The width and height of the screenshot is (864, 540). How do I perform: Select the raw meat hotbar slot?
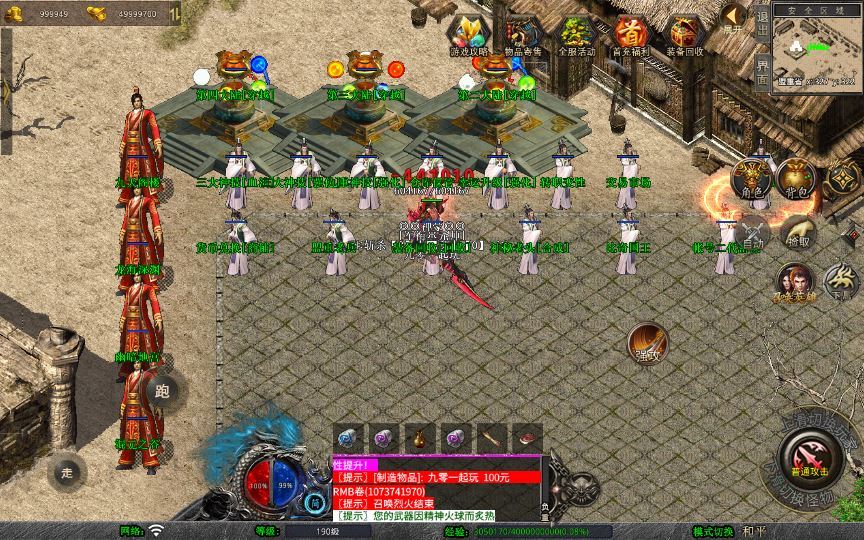527,438
